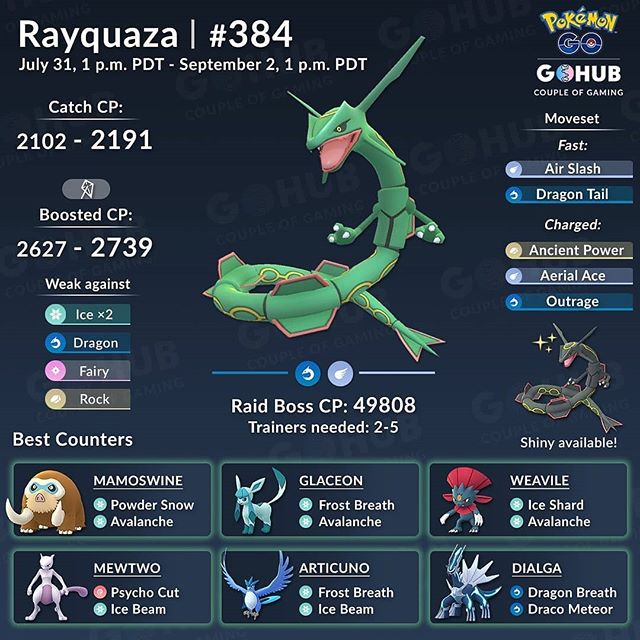Click the Air Slash fast move
640x640 pixels.
pyautogui.click(x=568, y=169)
